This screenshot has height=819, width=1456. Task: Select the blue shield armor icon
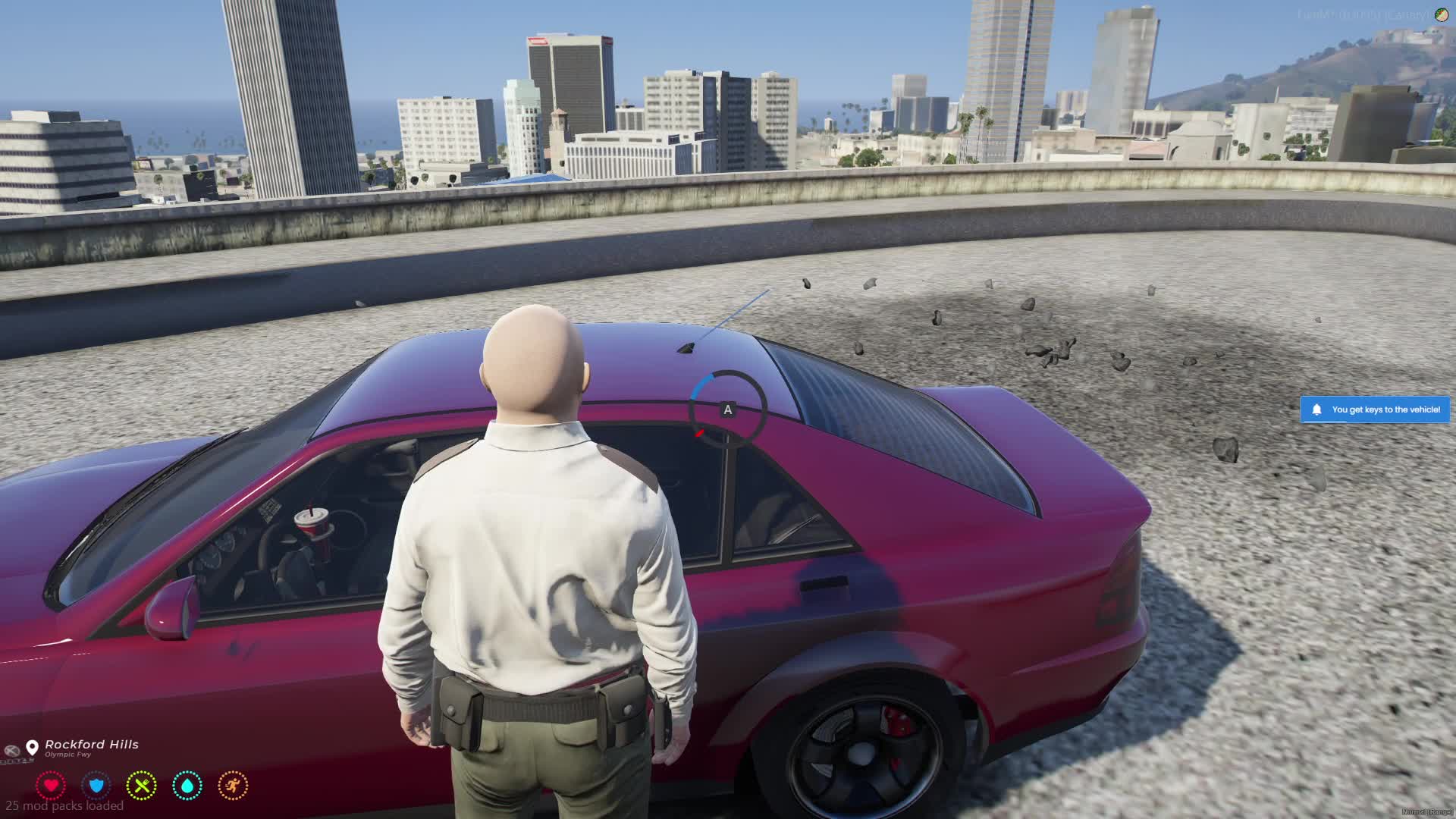(x=96, y=786)
